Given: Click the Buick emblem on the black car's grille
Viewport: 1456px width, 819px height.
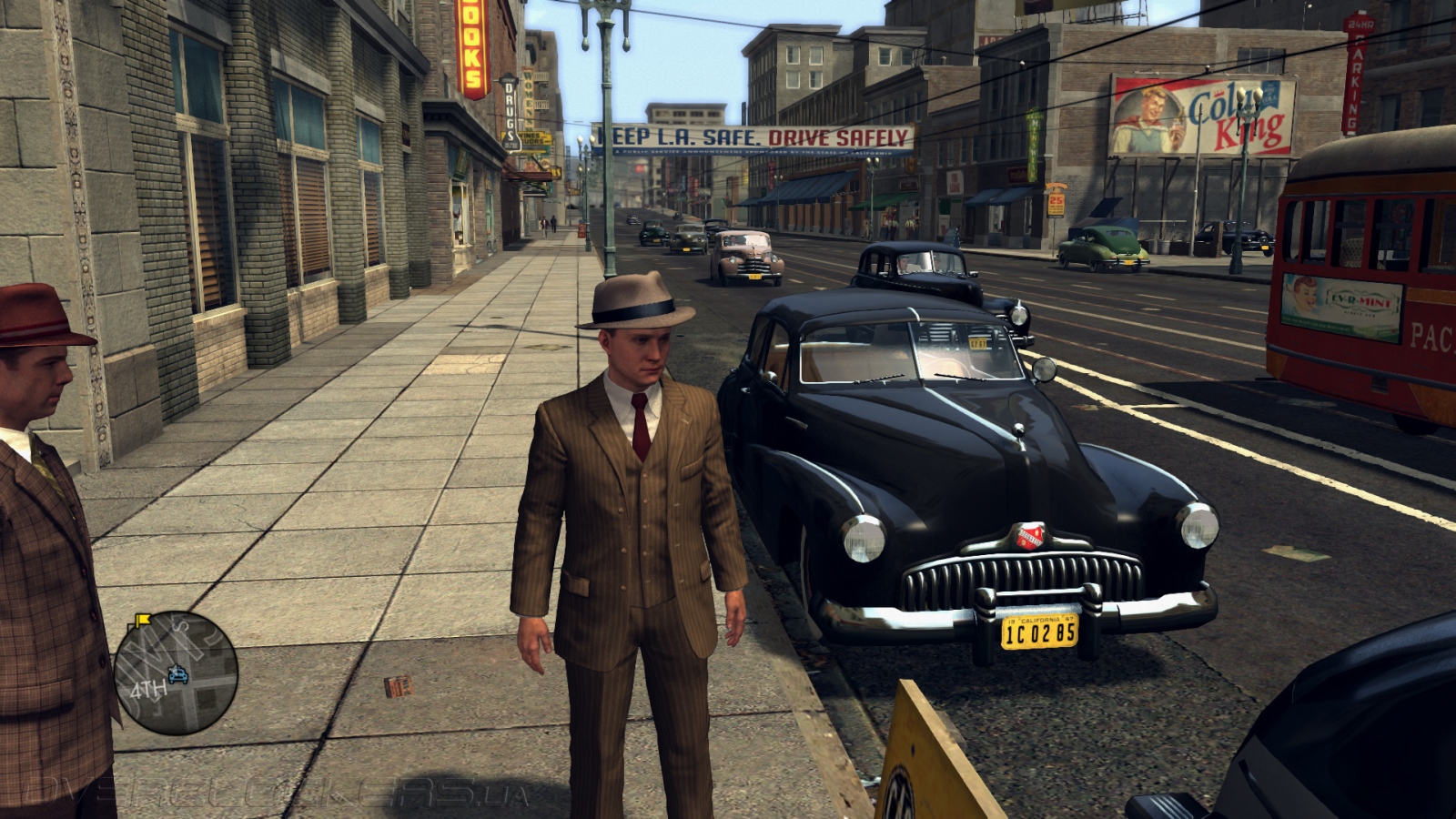Looking at the screenshot, I should tap(1028, 538).
